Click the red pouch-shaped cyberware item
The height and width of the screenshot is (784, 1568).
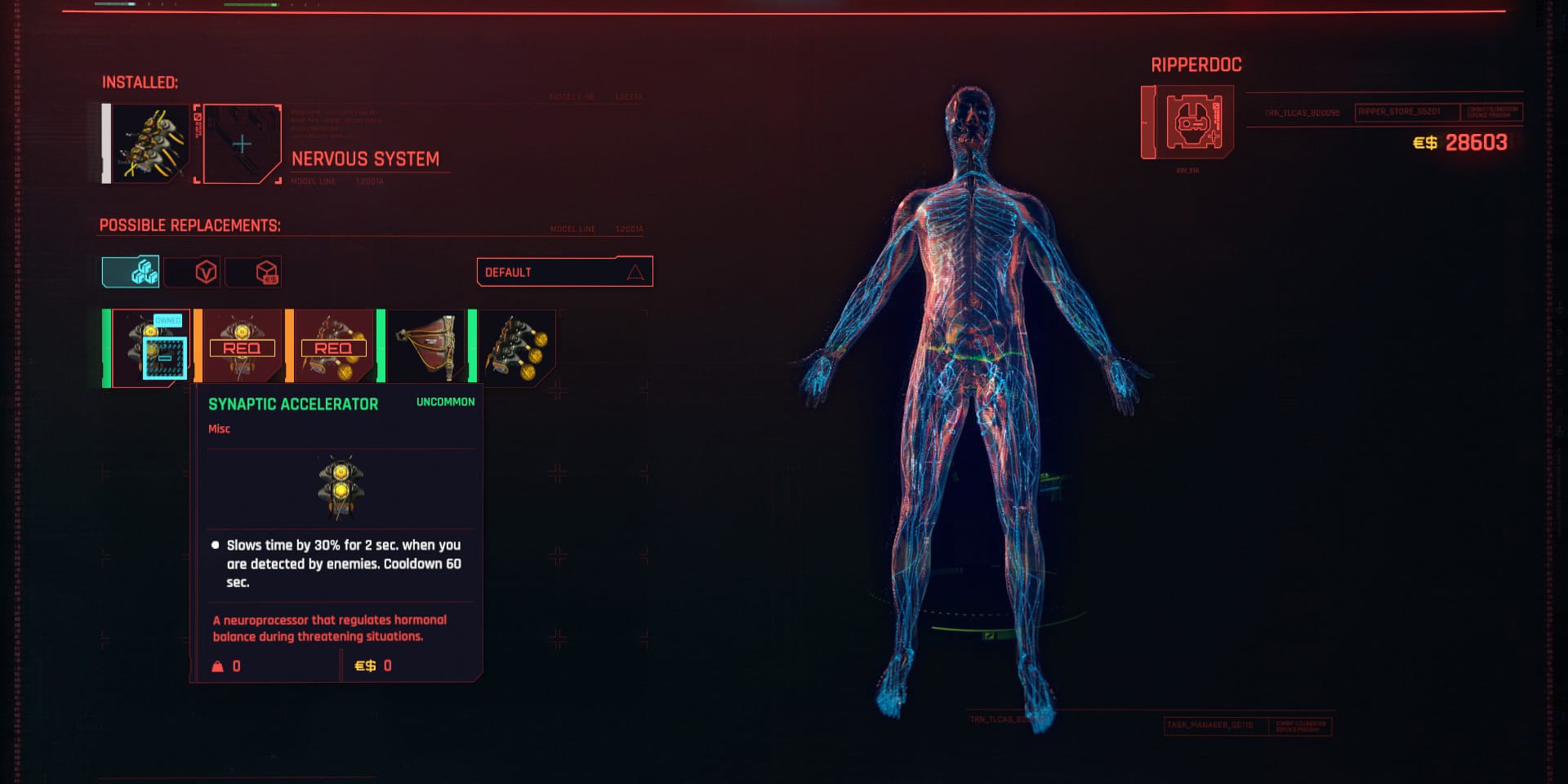[x=427, y=347]
